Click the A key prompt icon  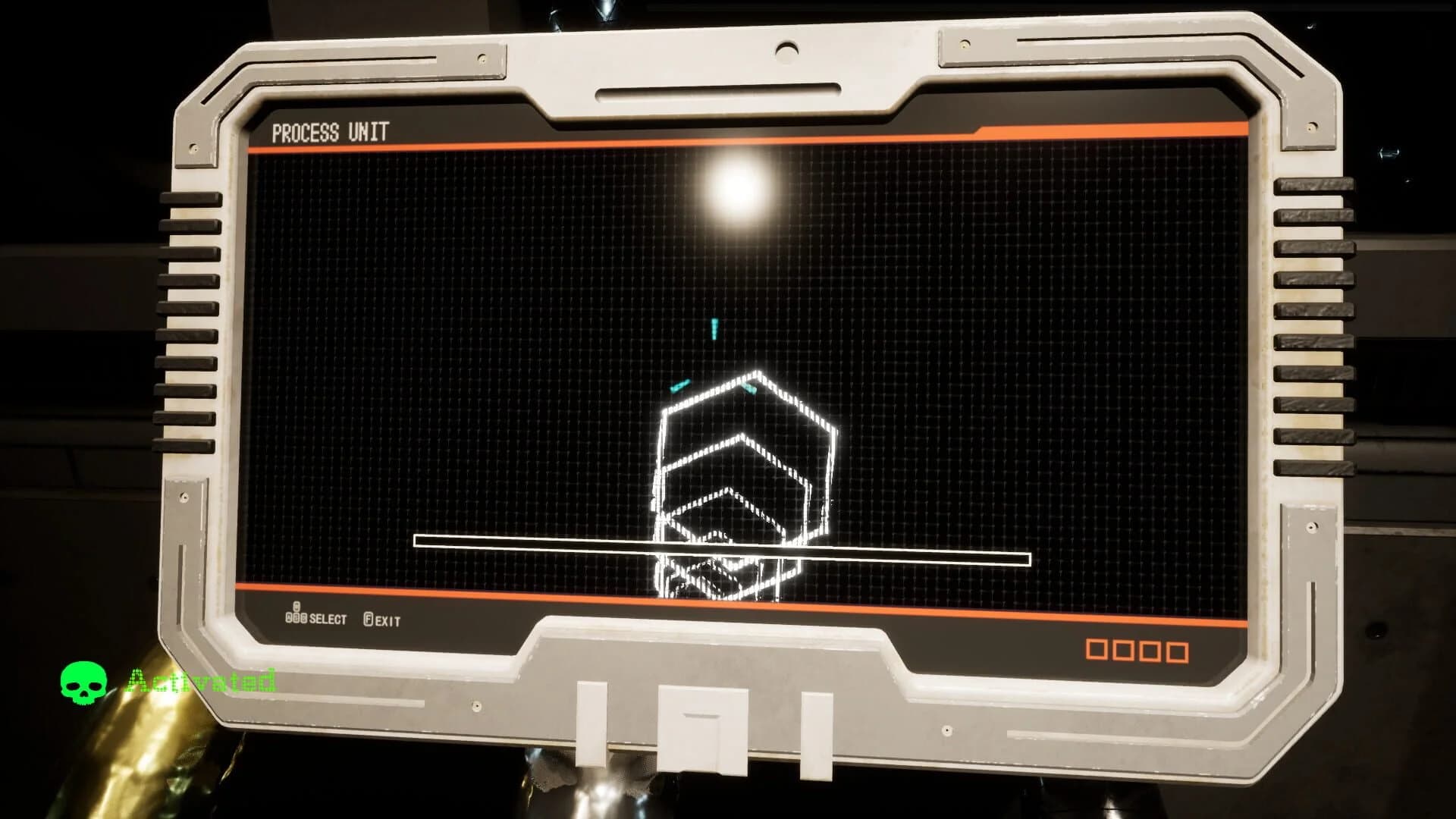(x=288, y=617)
